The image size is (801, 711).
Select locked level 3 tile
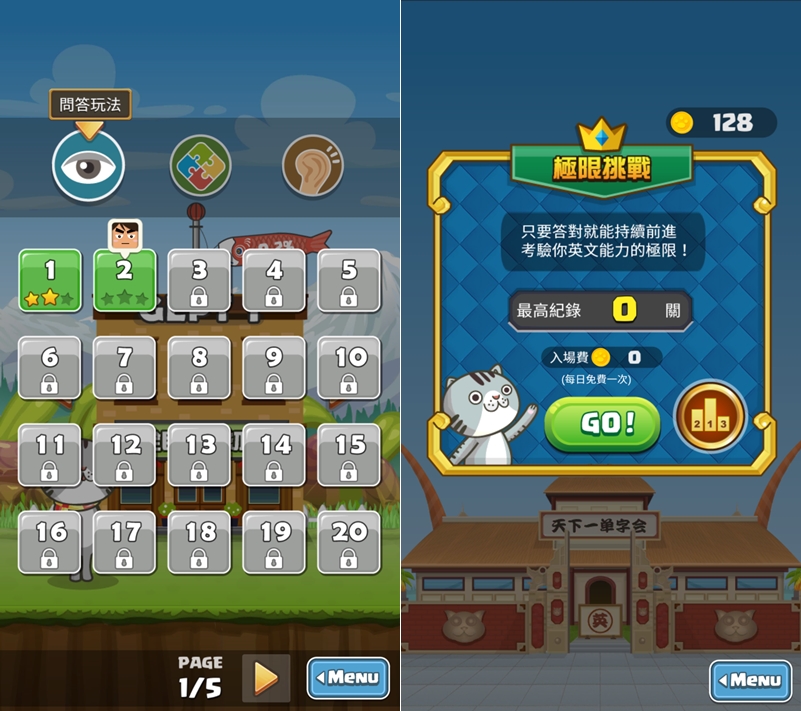[199, 280]
